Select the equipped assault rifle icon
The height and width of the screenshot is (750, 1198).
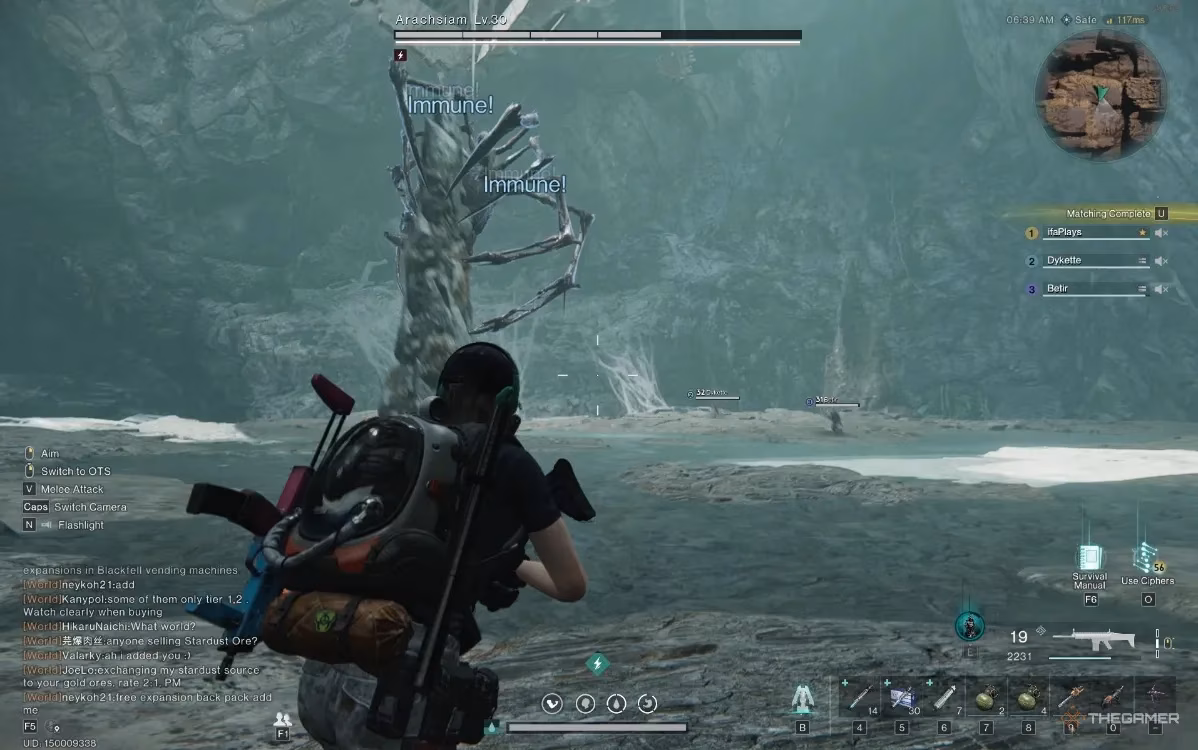pyautogui.click(x=1101, y=640)
